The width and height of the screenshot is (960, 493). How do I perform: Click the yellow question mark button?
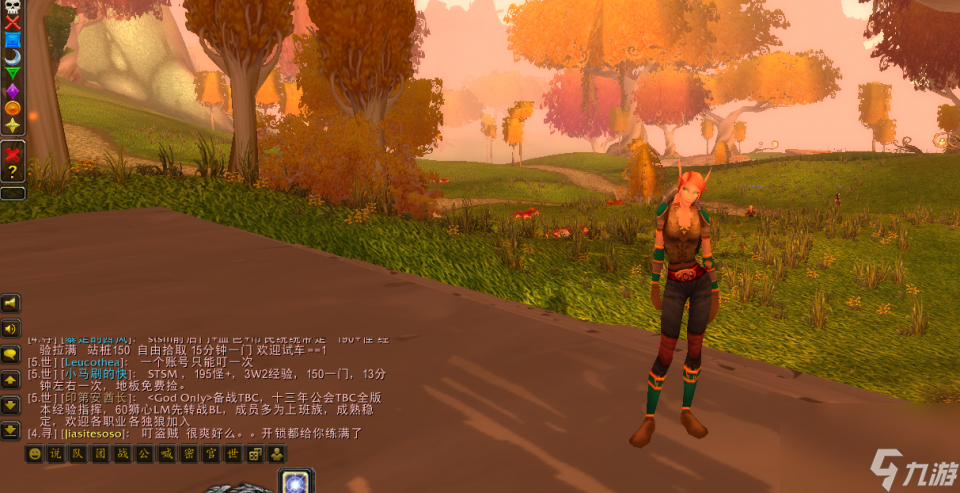(13, 173)
